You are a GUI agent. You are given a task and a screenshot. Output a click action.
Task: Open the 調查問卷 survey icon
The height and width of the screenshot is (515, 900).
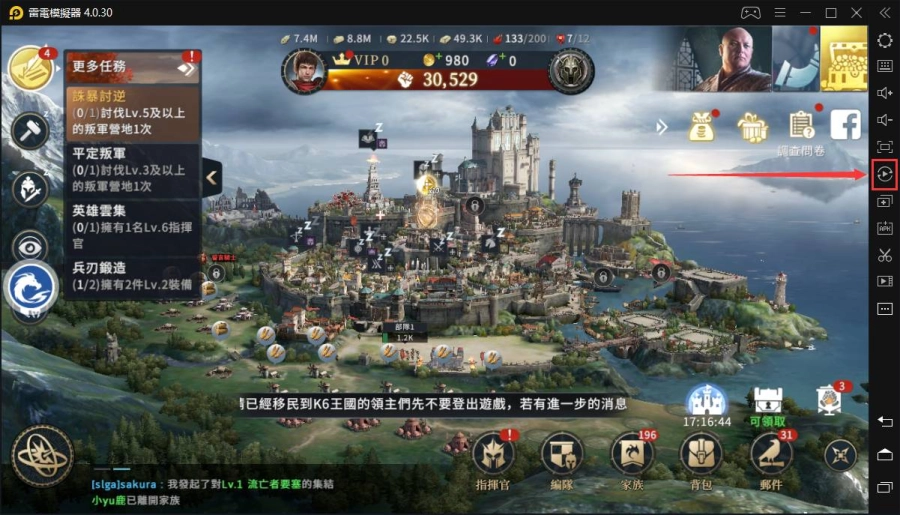pyautogui.click(x=801, y=126)
